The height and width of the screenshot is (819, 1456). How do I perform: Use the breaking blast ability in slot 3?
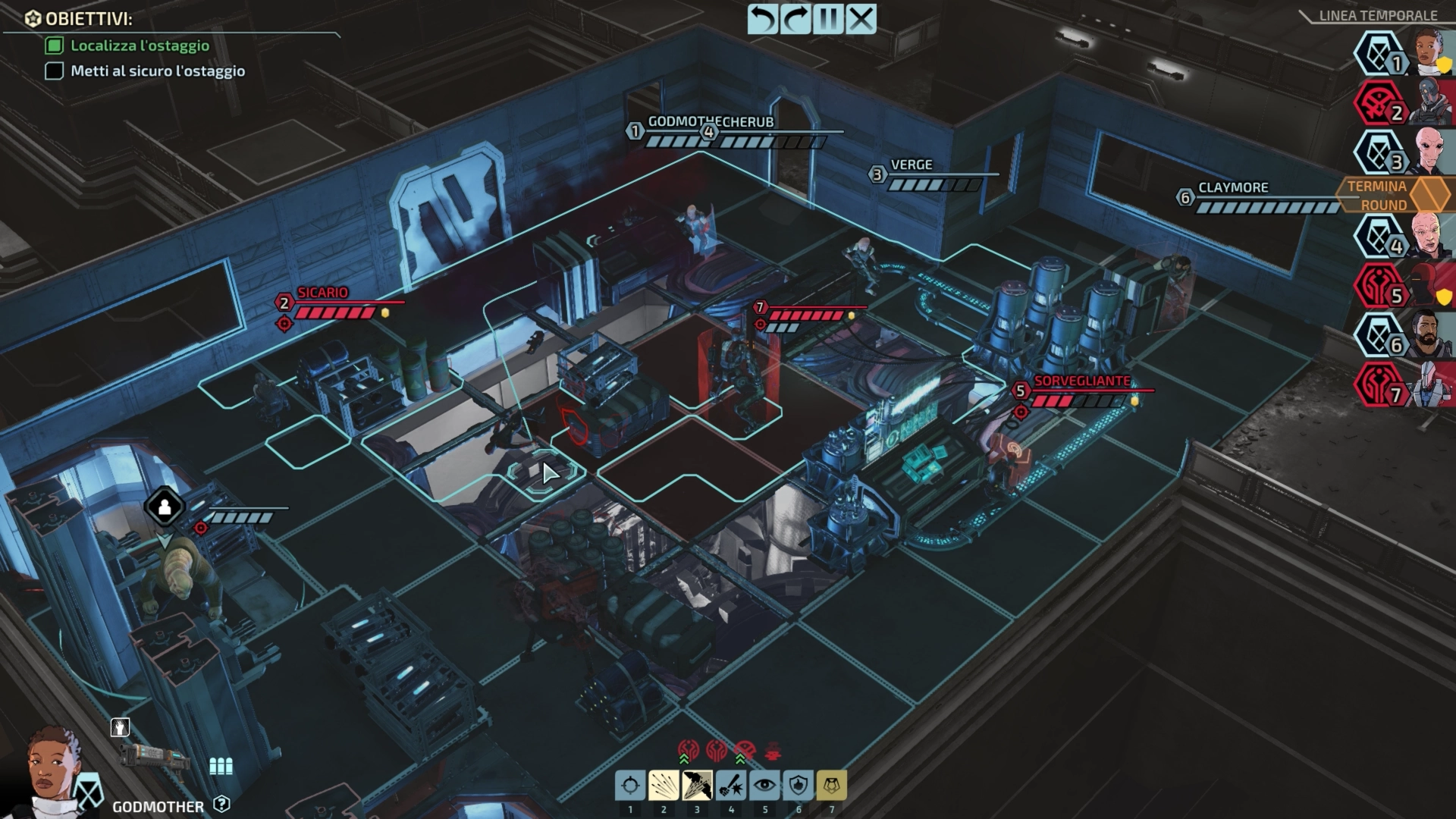[x=697, y=786]
